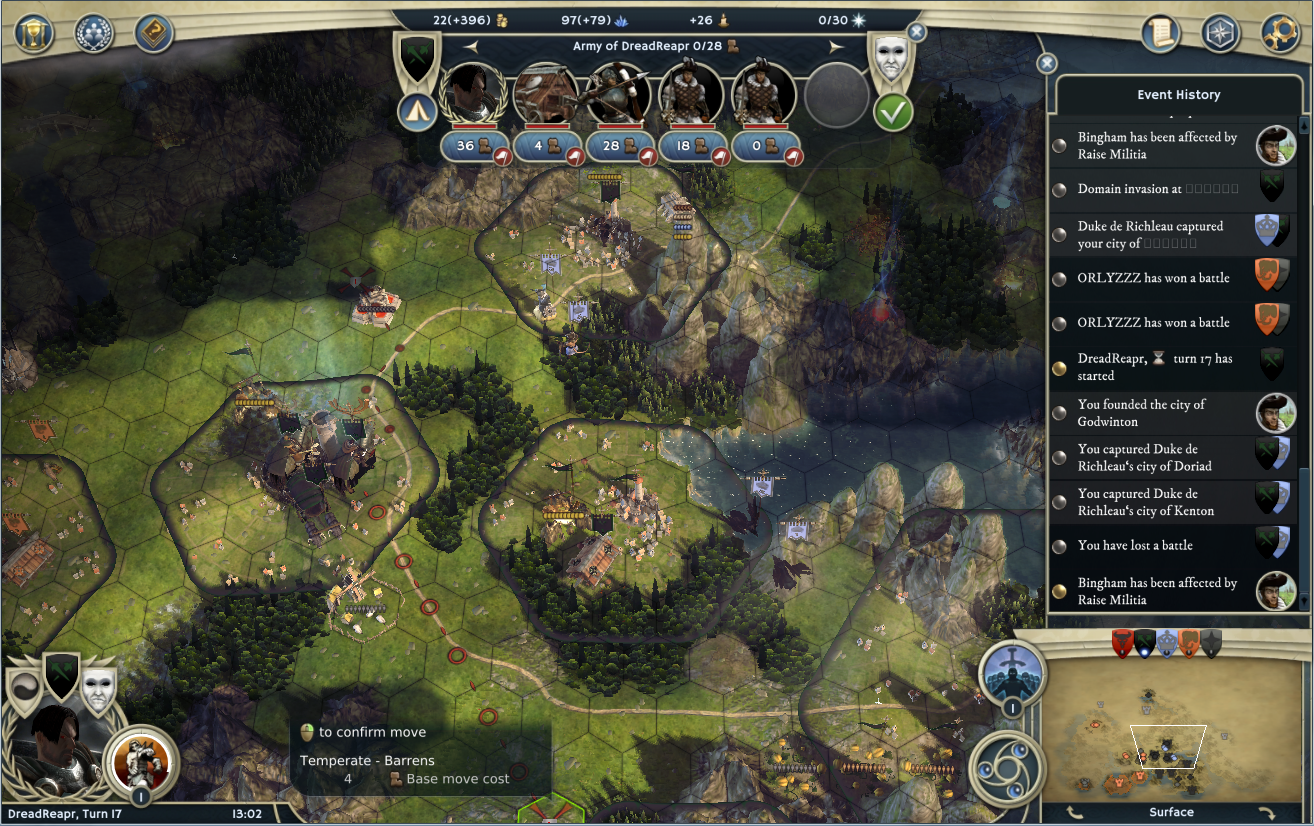The image size is (1314, 826).
Task: Select the red bull faction shield above minimap
Action: coord(1122,643)
